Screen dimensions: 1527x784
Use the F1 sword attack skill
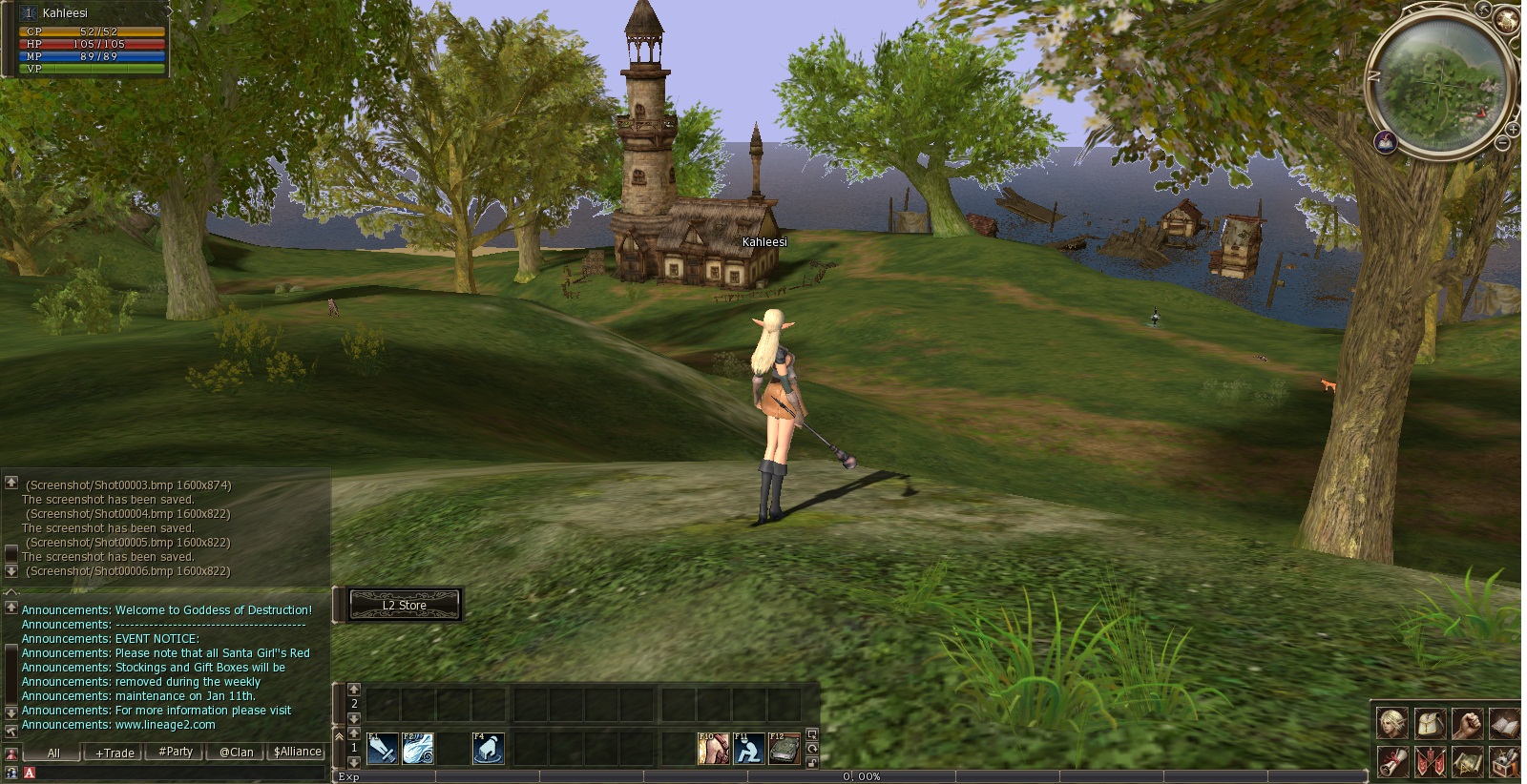pyautogui.click(x=383, y=749)
